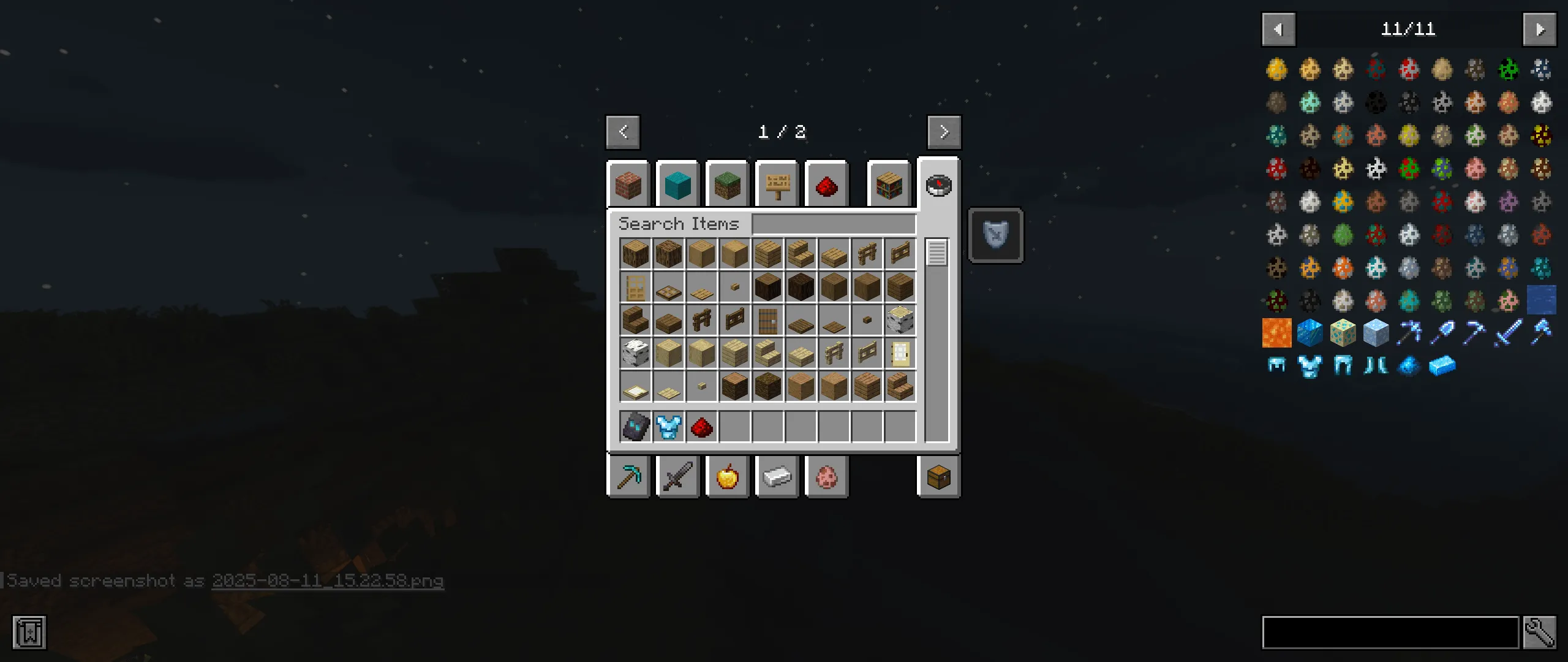Select the Spawn Eggs tab
This screenshot has height=662, width=1568.
point(826,477)
